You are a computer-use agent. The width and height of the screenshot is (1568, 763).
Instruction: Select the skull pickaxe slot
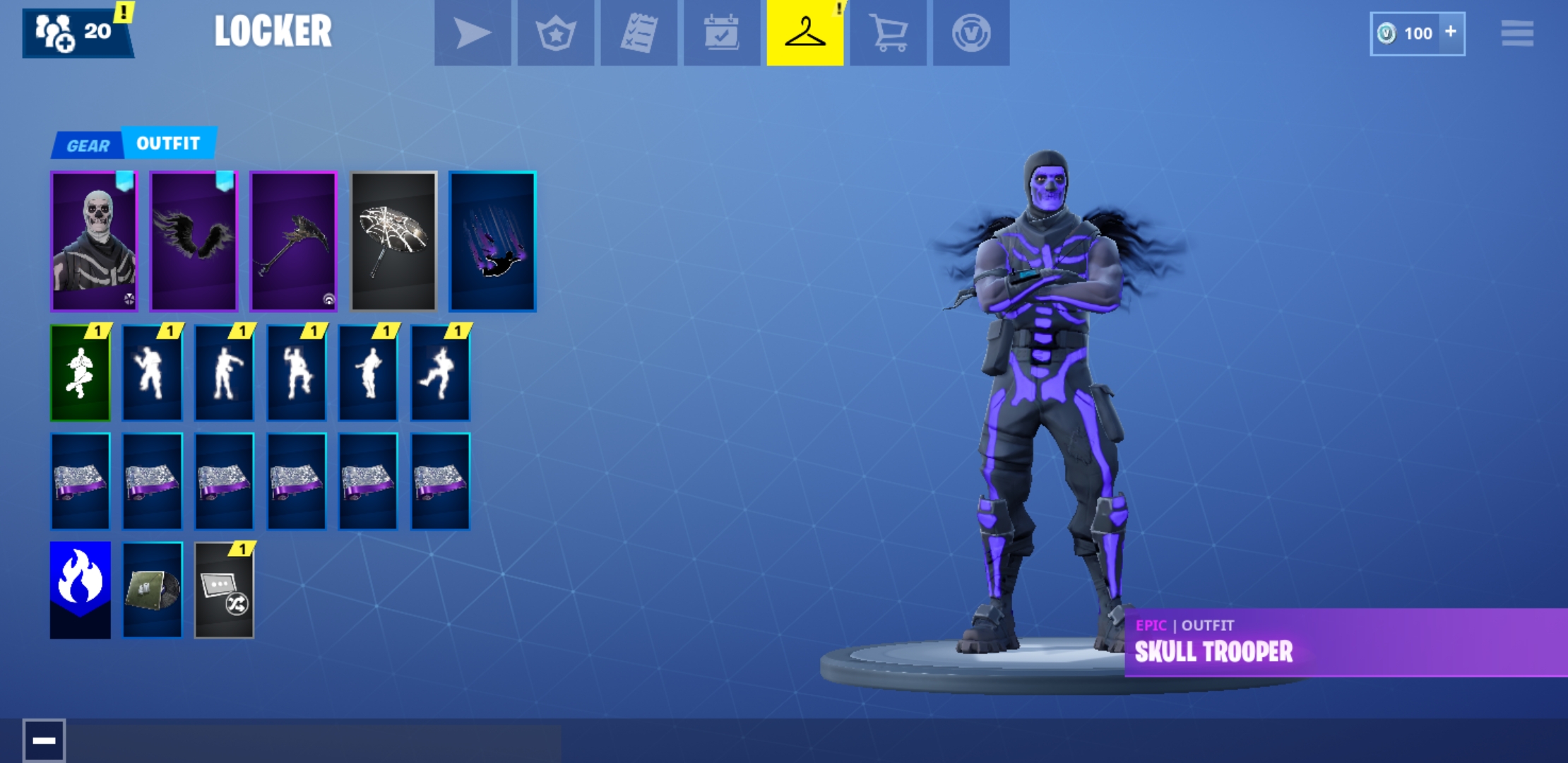pos(294,242)
